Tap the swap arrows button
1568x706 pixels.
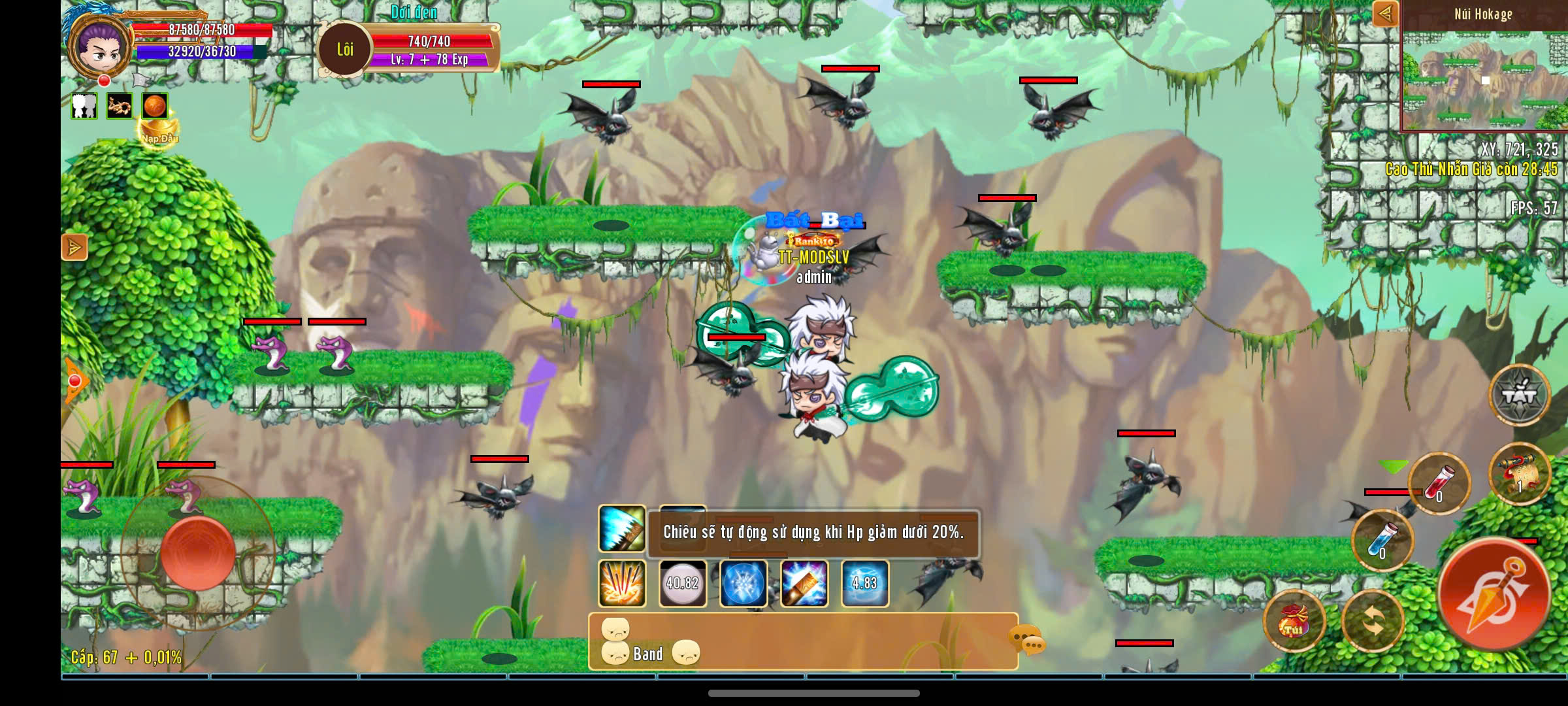coord(1373,621)
